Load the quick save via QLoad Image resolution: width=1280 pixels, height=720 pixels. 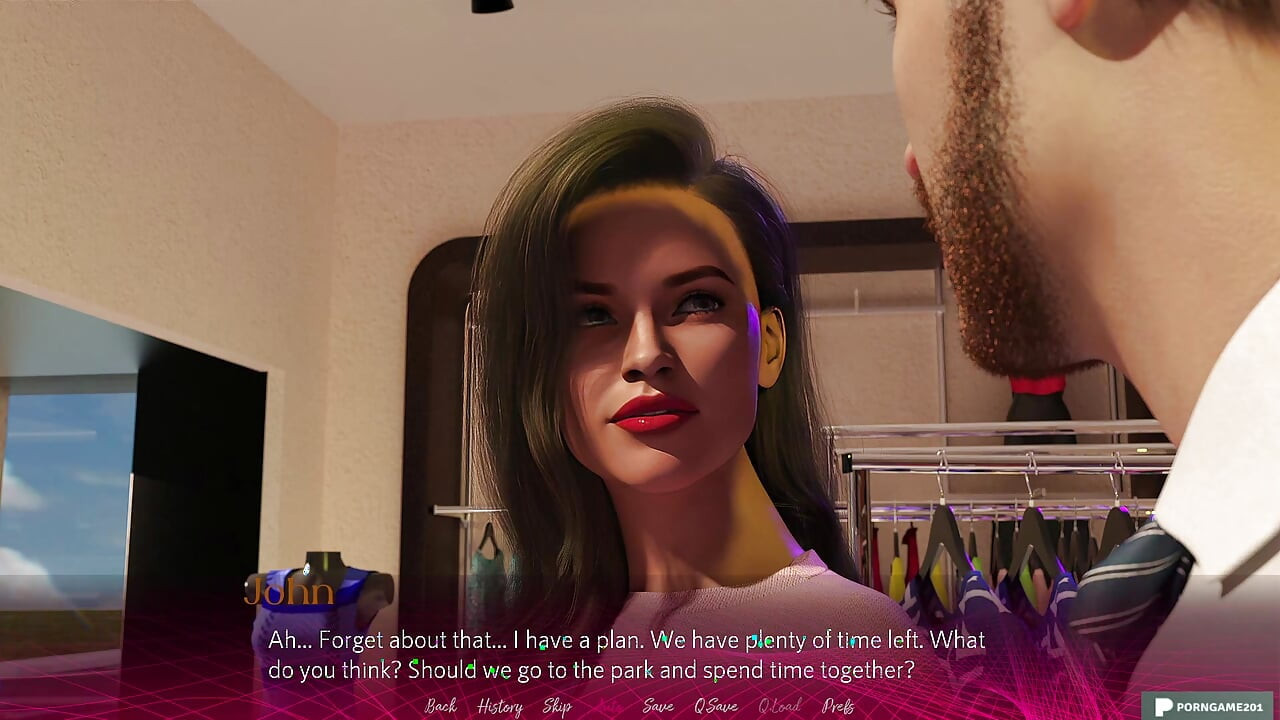click(780, 706)
